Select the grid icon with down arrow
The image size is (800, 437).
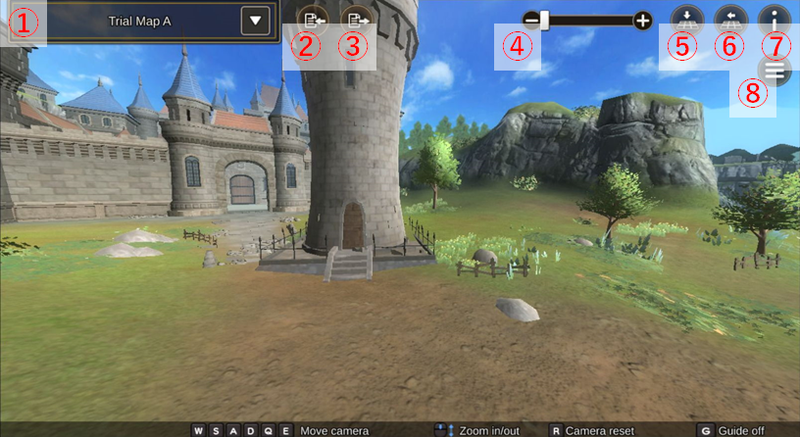[x=687, y=19]
